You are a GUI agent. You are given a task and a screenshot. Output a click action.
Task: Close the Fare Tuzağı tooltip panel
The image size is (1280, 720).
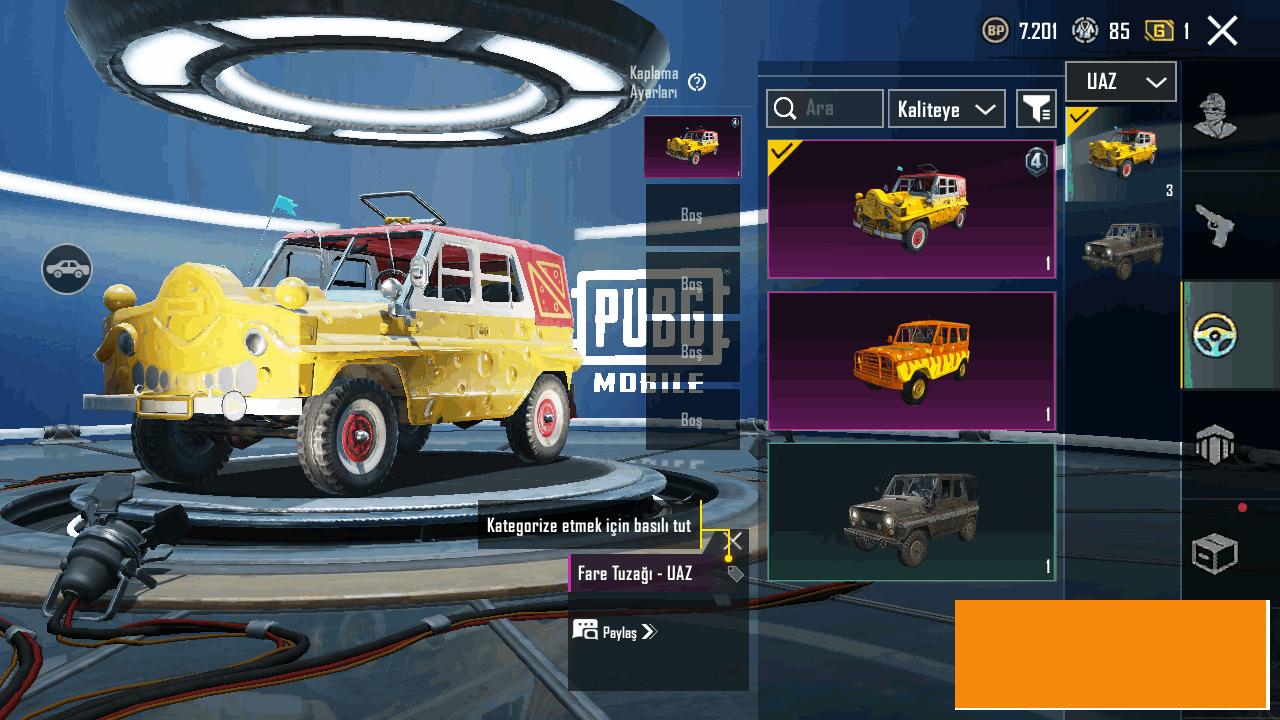click(733, 541)
